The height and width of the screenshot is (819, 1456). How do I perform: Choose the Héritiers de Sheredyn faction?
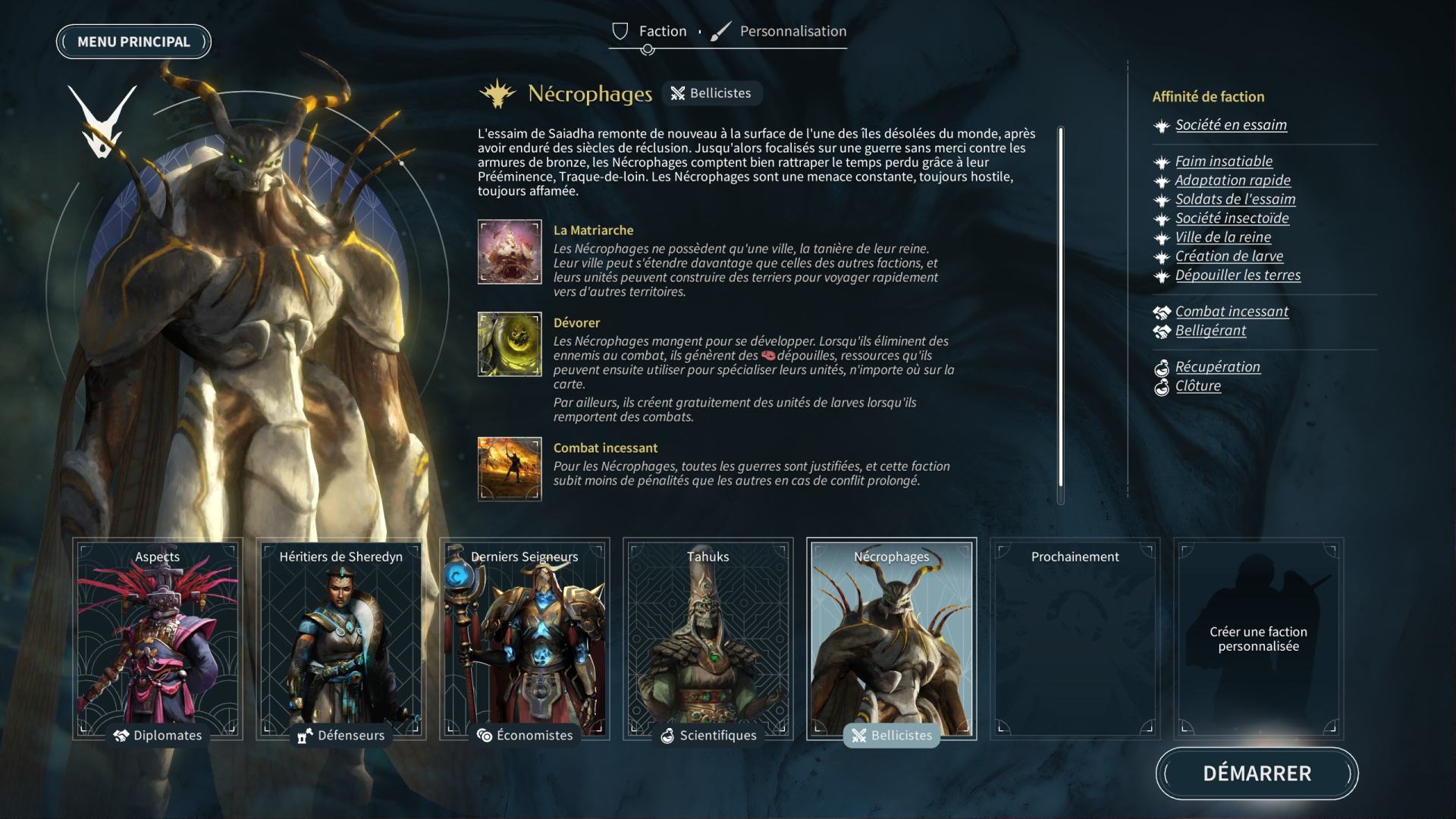point(341,639)
